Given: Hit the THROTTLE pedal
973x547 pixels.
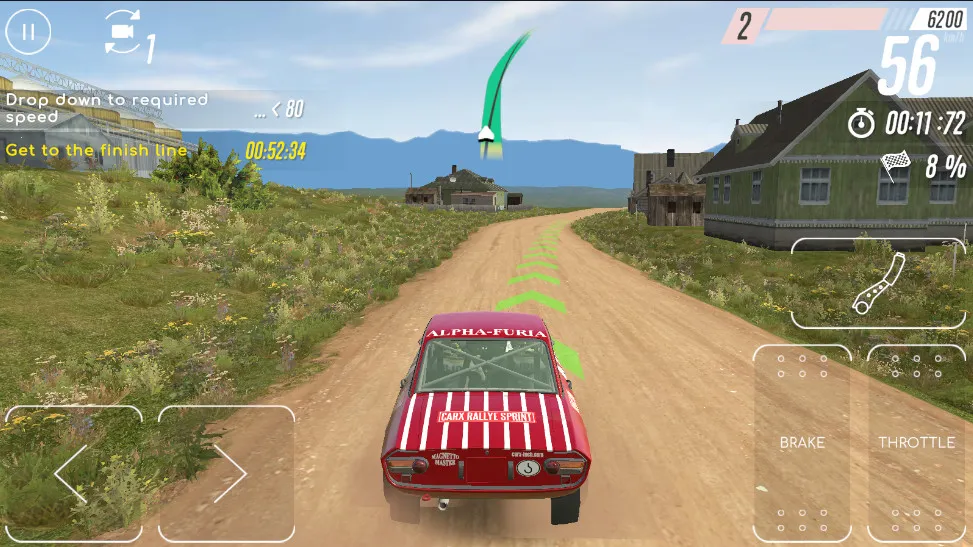Looking at the screenshot, I should [x=917, y=443].
